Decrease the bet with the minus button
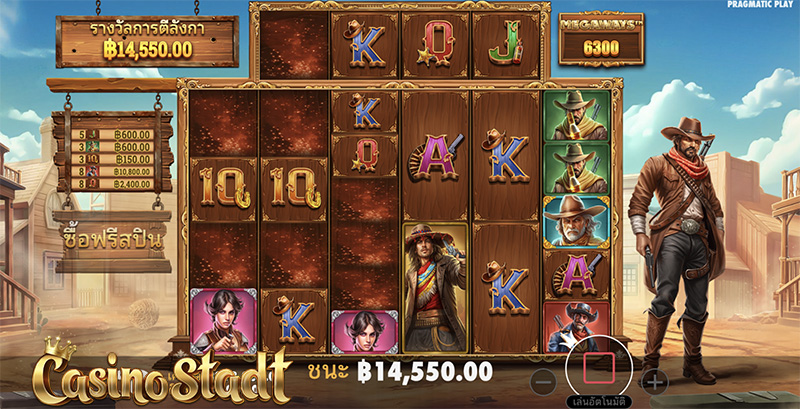Viewport: 800px width, 409px height. pyautogui.click(x=541, y=381)
